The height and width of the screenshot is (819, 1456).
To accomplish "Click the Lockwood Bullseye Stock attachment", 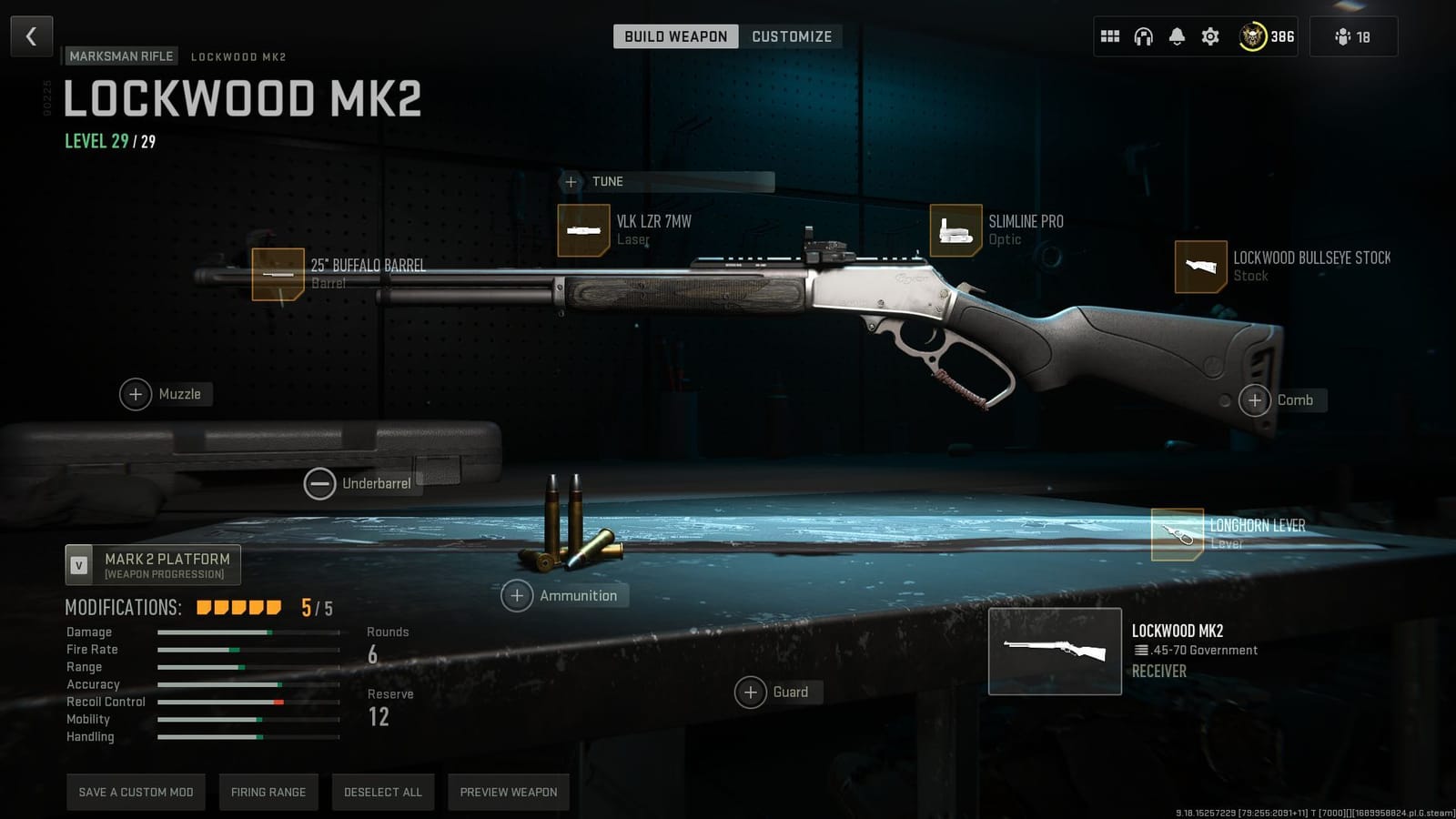I will [1200, 266].
